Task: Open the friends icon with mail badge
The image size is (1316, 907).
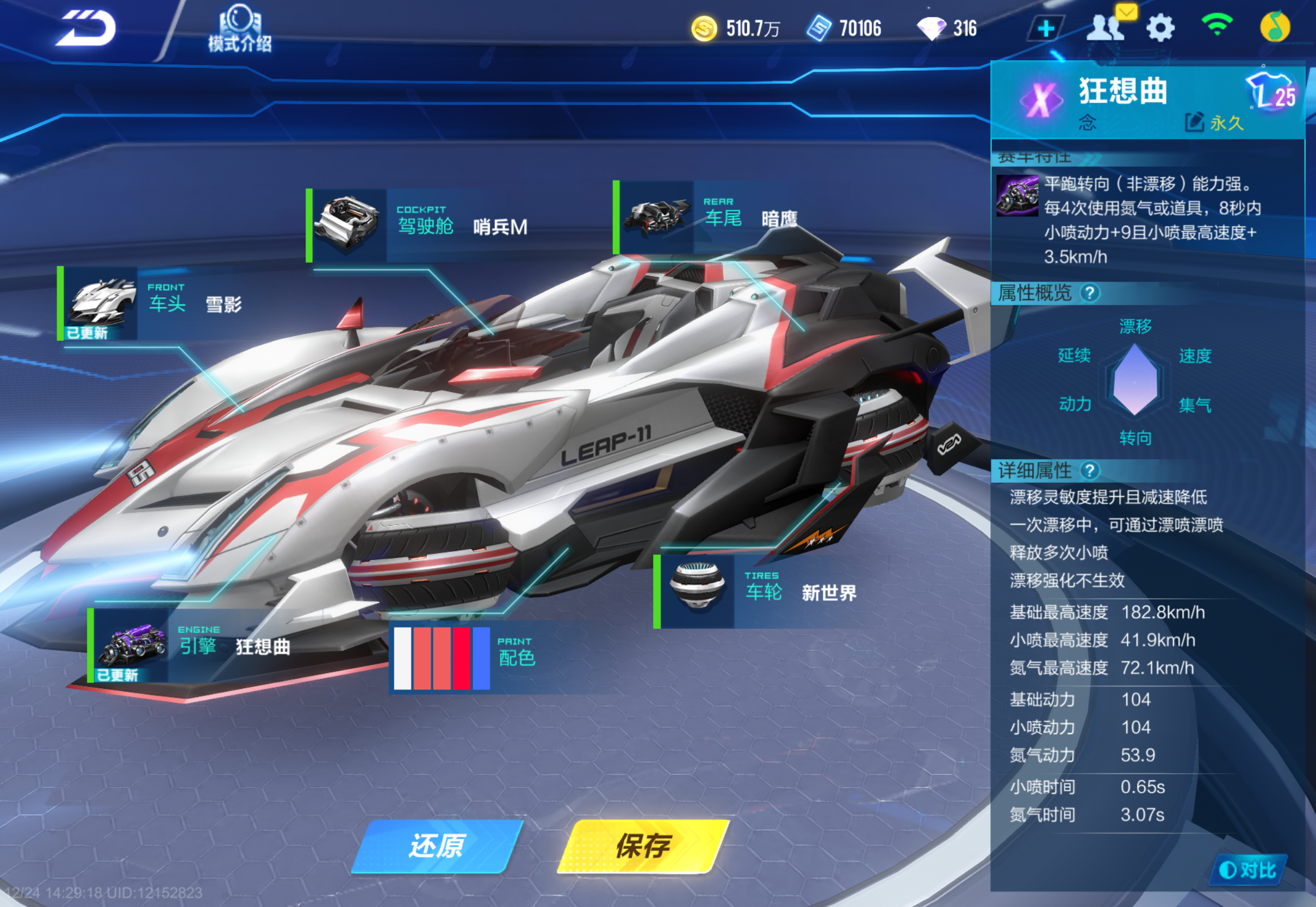Action: [1105, 27]
